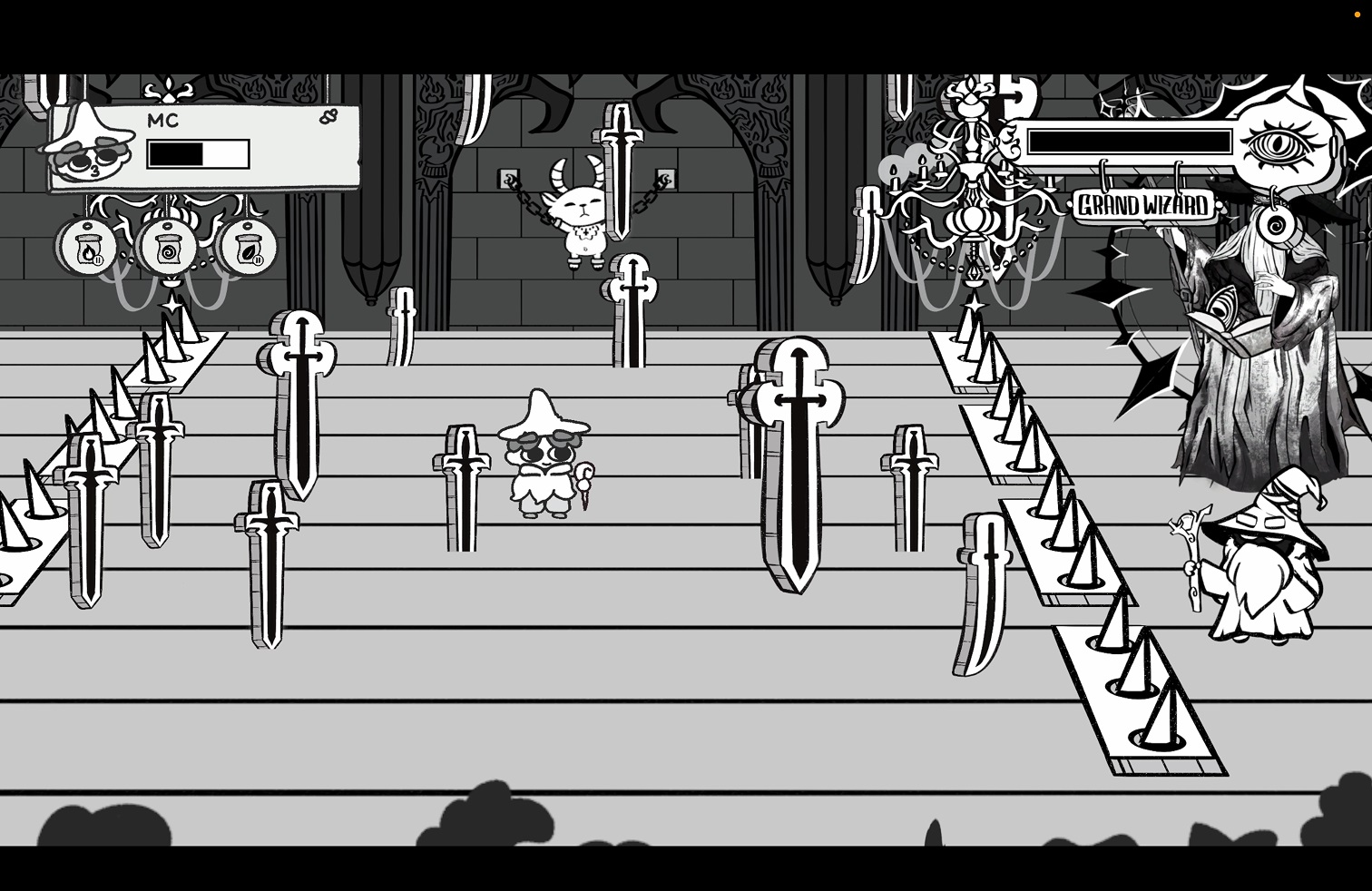
Task: Select the fire scroll spell icon
Action: 88,248
